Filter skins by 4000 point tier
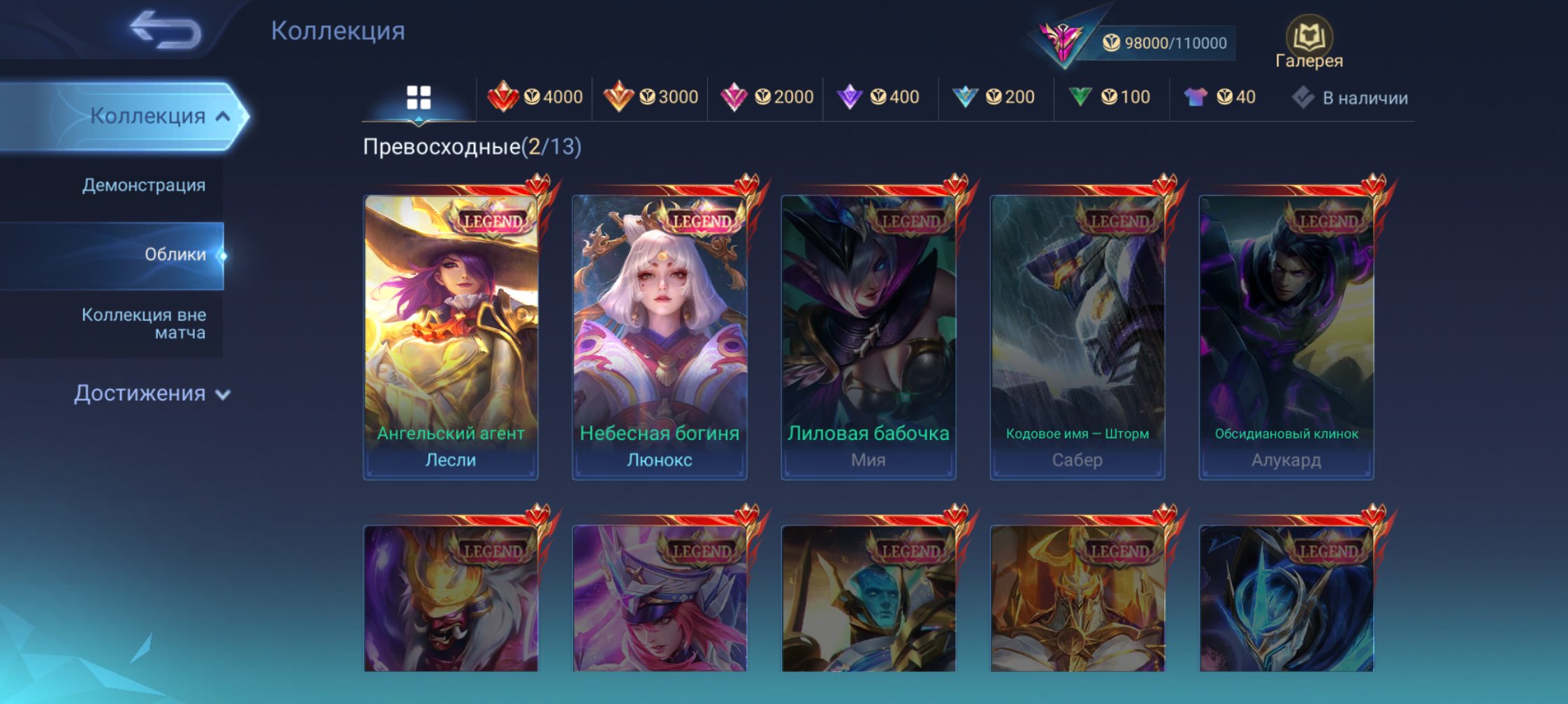1568x704 pixels. [x=535, y=97]
